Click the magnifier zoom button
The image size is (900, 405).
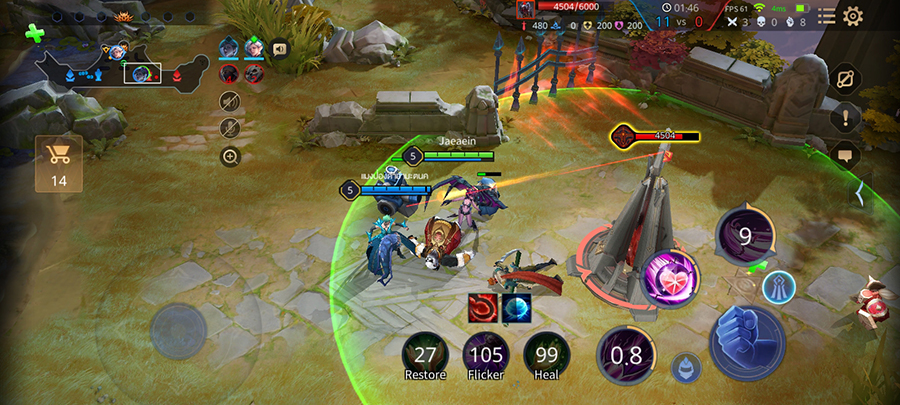[230, 156]
